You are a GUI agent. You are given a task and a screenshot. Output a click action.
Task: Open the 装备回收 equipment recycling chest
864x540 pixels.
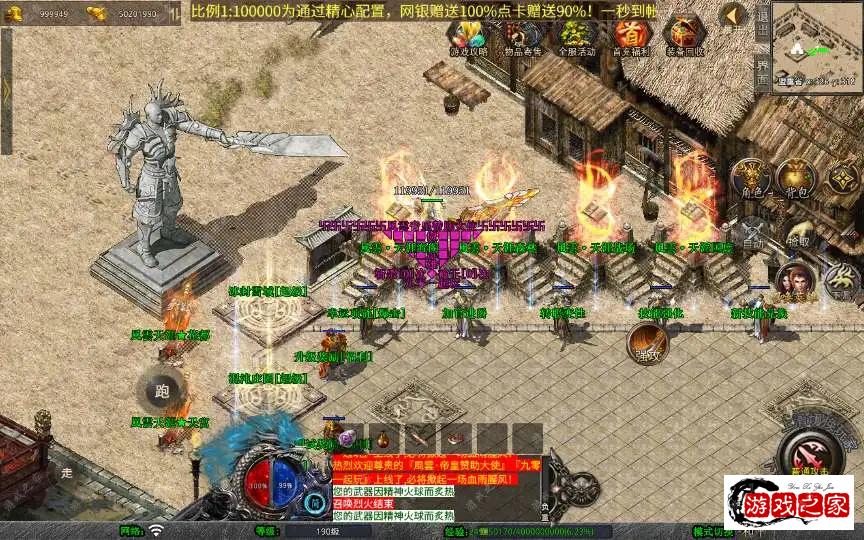click(684, 36)
